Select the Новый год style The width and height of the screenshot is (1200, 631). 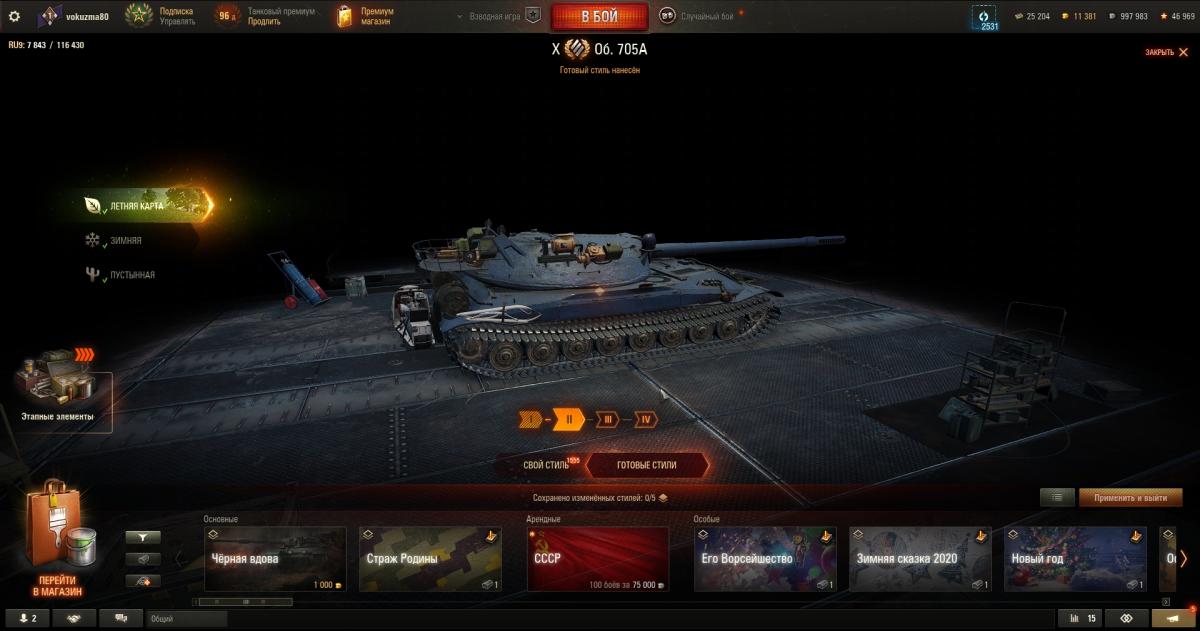tap(1075, 559)
